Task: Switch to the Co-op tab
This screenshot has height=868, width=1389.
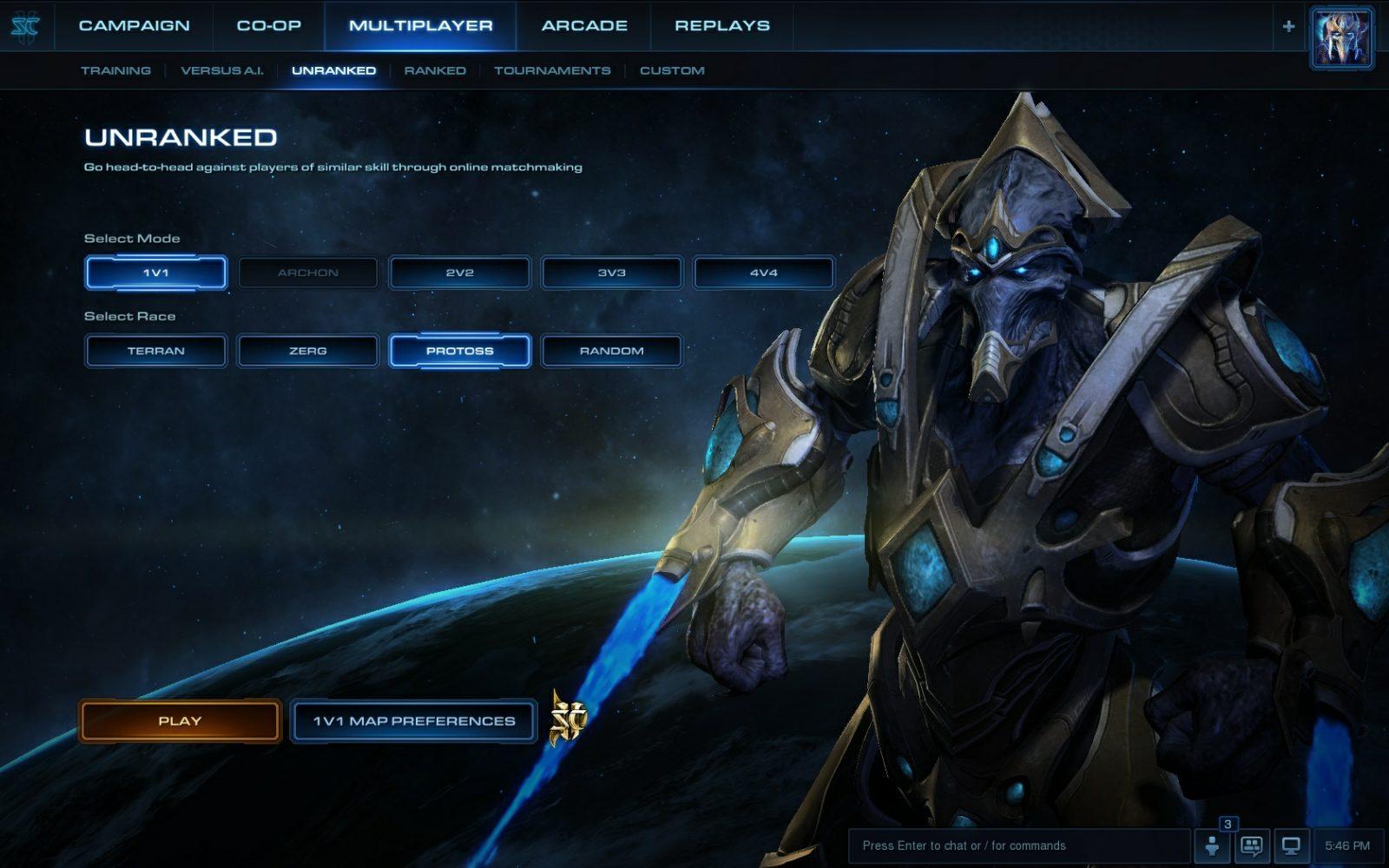Action: (x=268, y=26)
